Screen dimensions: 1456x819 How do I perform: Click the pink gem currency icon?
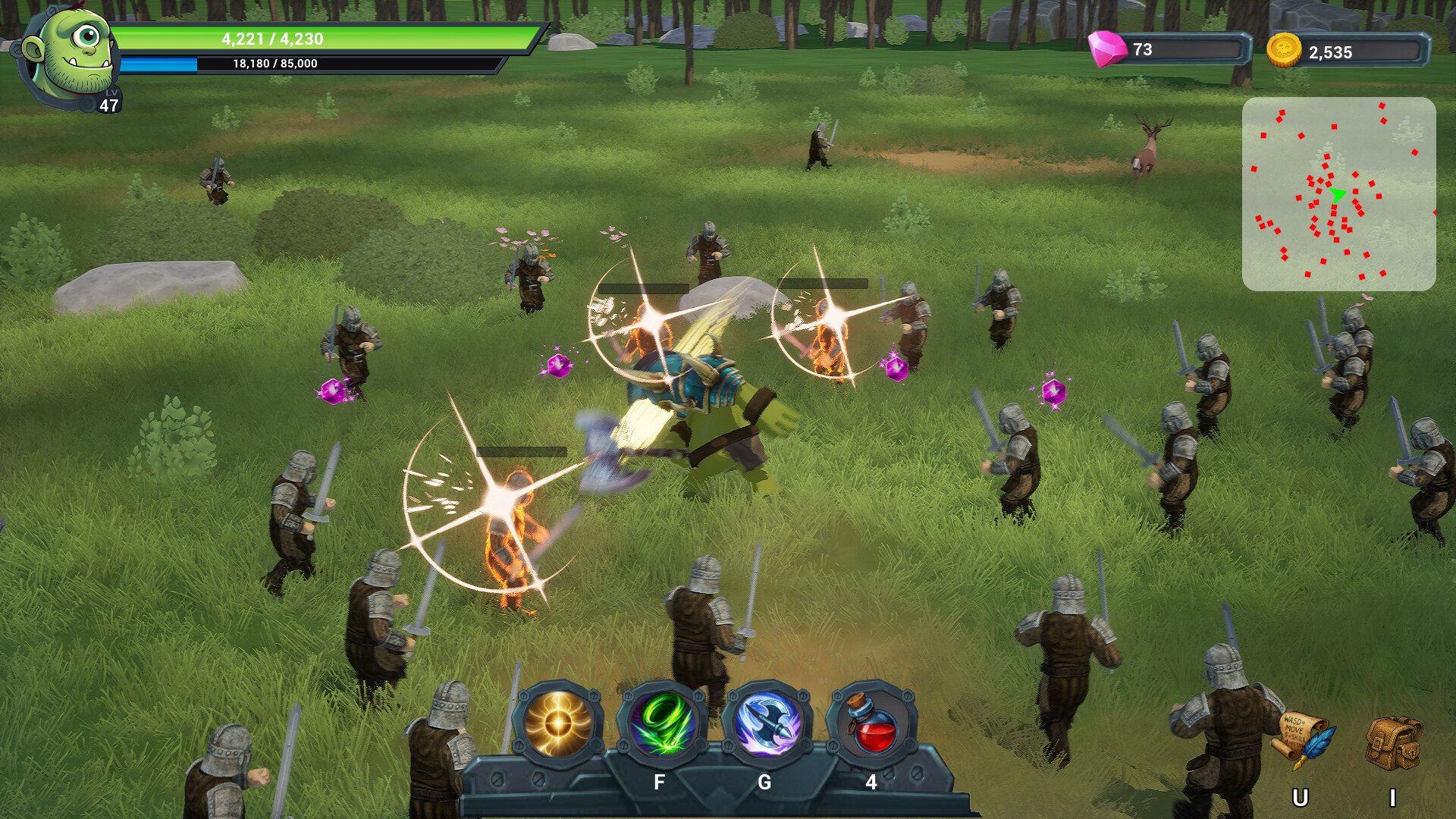point(1107,49)
